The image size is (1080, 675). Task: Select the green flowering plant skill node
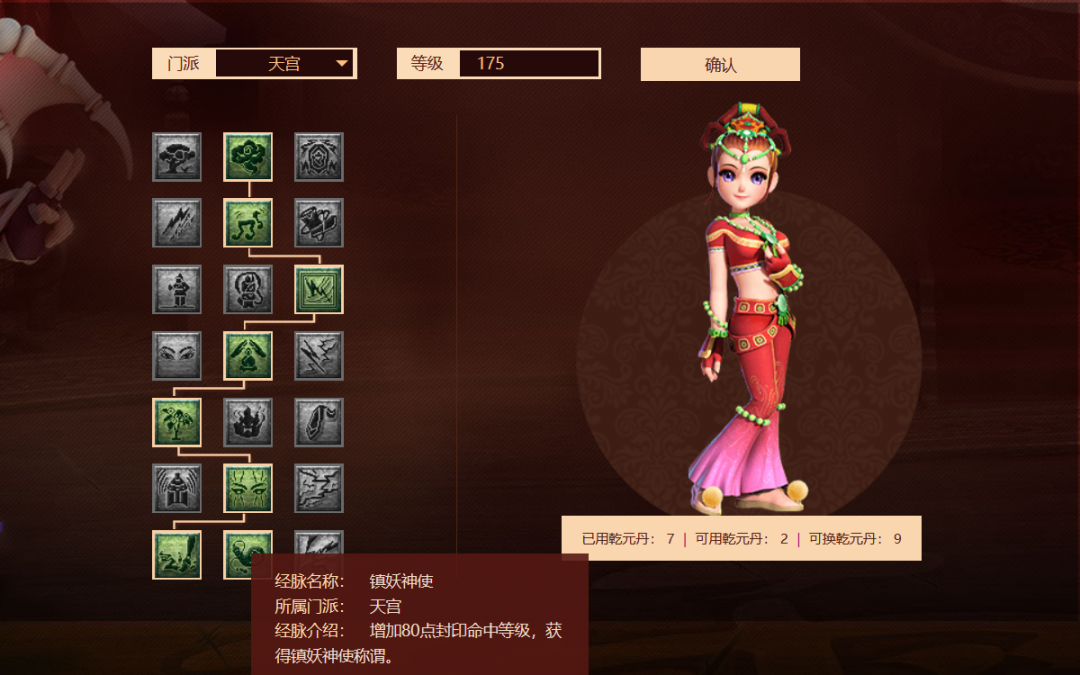coord(177,422)
